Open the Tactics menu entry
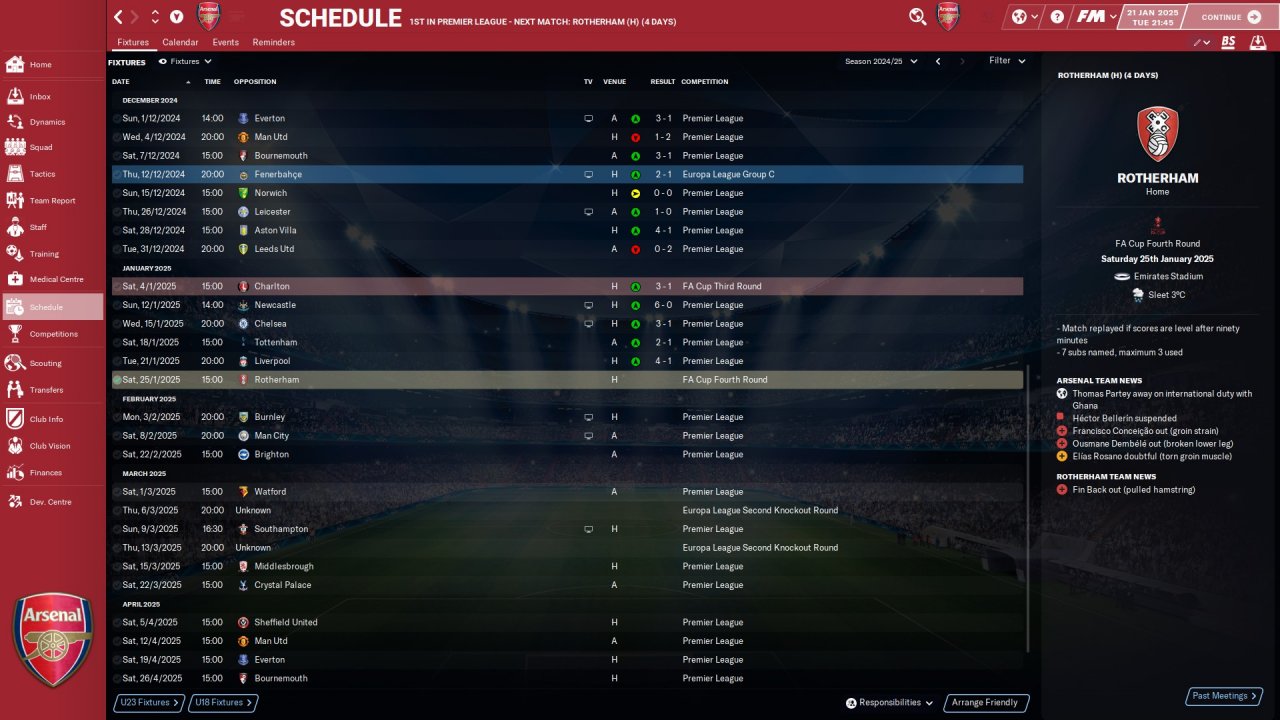The height and width of the screenshot is (720, 1280). tap(42, 174)
